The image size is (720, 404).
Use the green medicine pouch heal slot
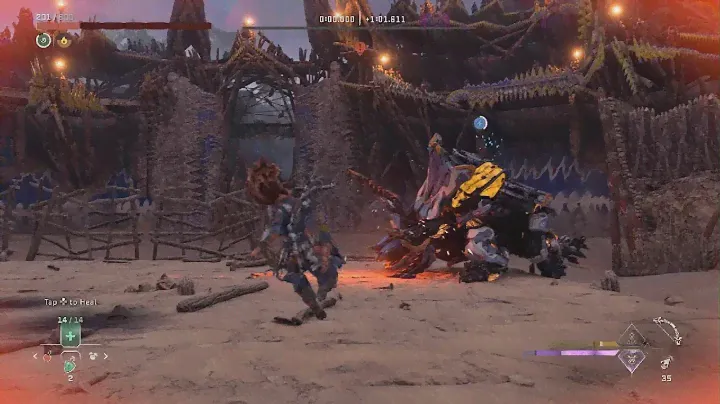(x=70, y=336)
